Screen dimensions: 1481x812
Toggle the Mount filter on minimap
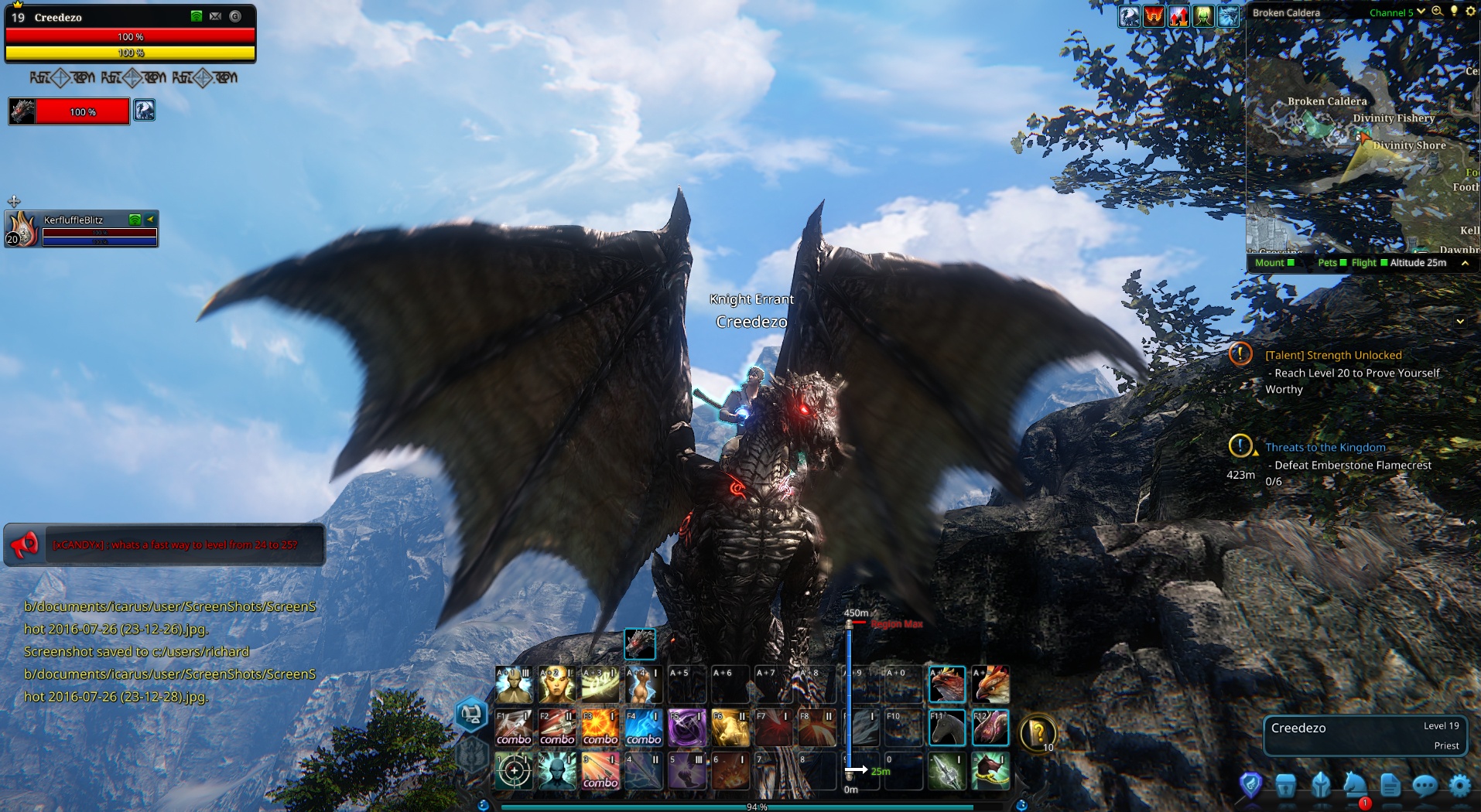[x=1274, y=263]
